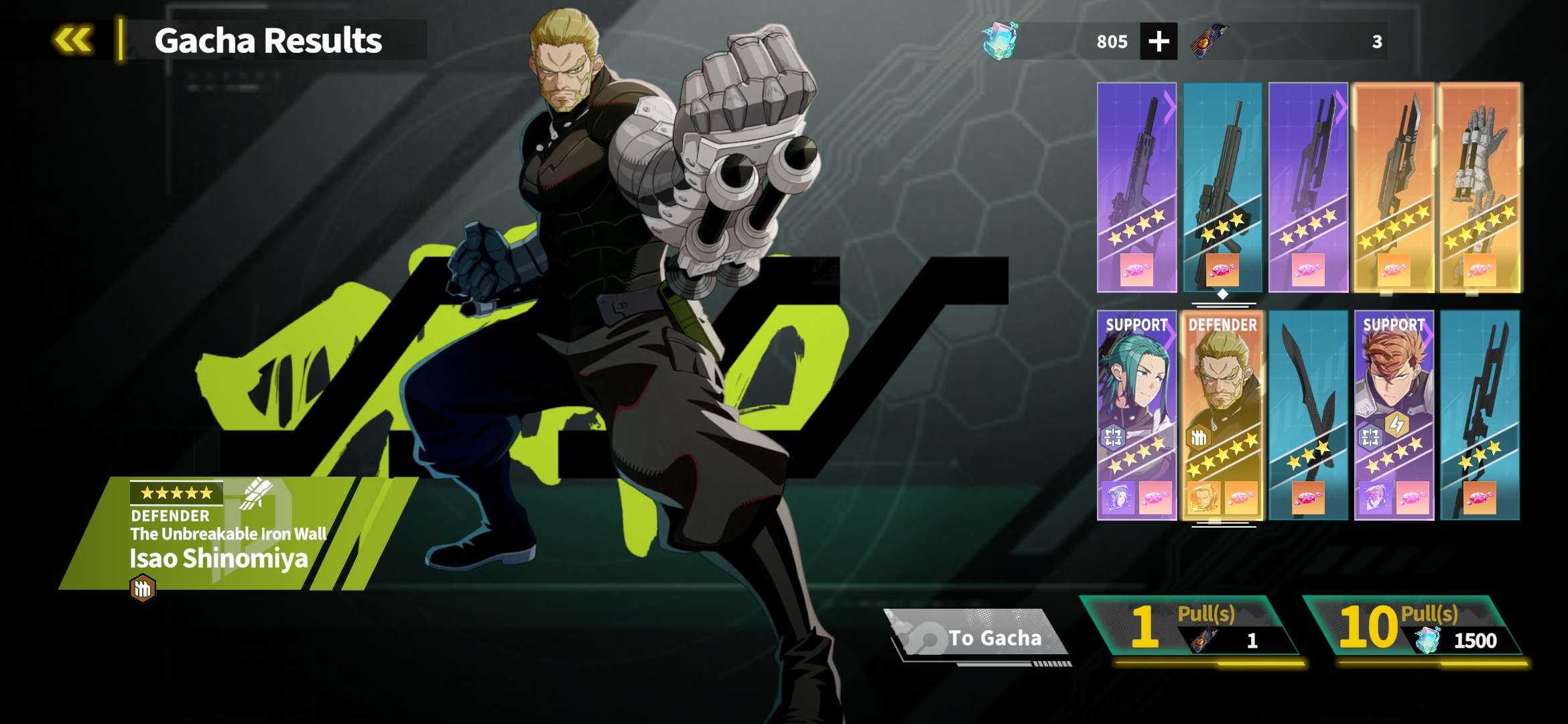Perform a 10 Pull for 1500 gems
1568x724 pixels.
coord(1414,627)
